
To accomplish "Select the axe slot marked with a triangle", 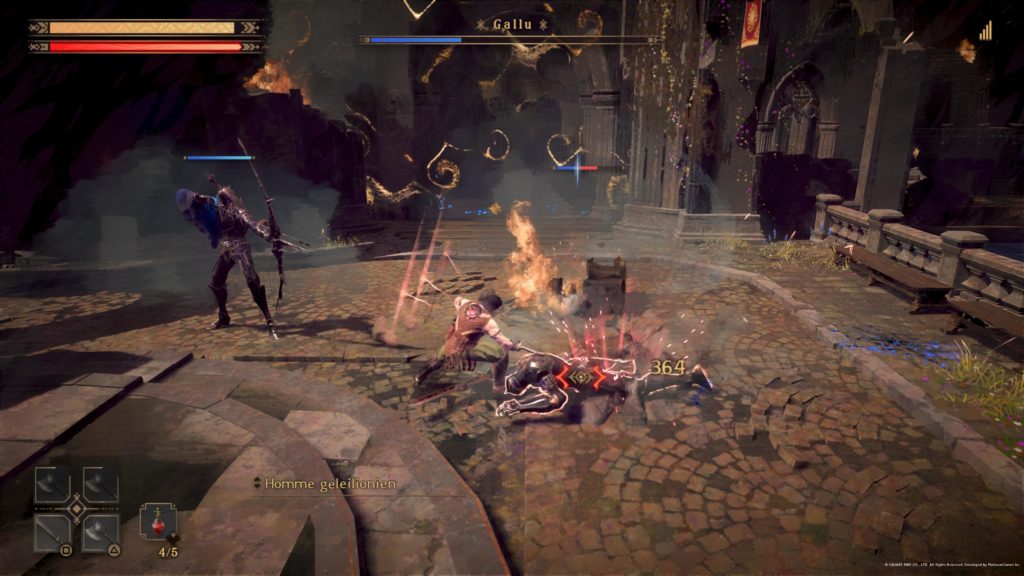I will tap(100, 532).
